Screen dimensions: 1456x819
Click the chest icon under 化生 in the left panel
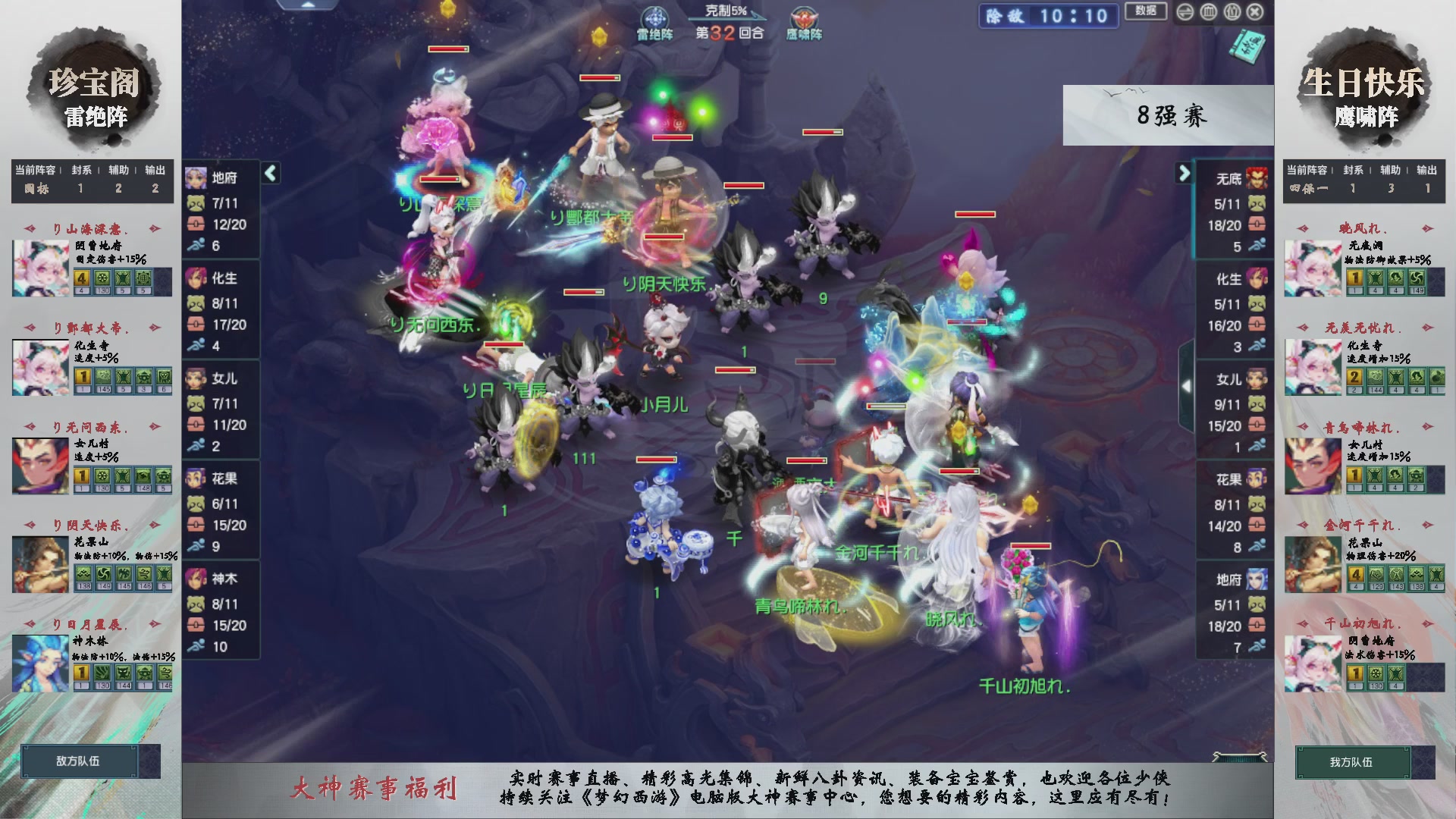tap(195, 324)
